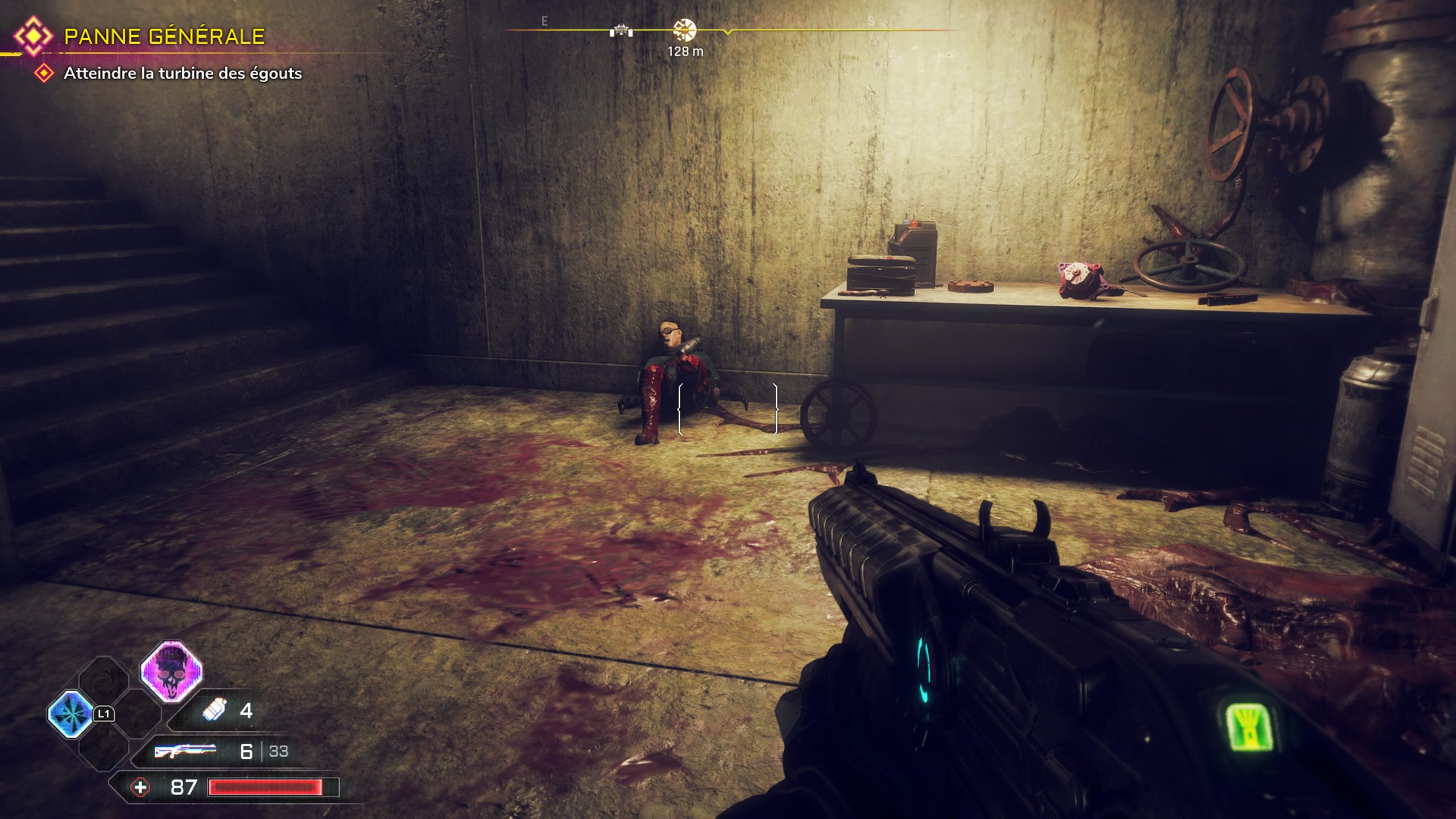Click the "Atteindre la turbine des égouts" objective

[182, 73]
